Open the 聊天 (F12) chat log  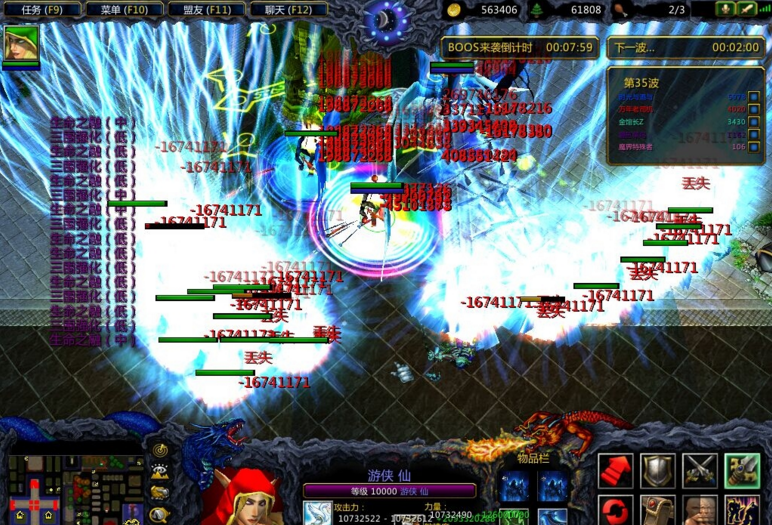(289, 10)
